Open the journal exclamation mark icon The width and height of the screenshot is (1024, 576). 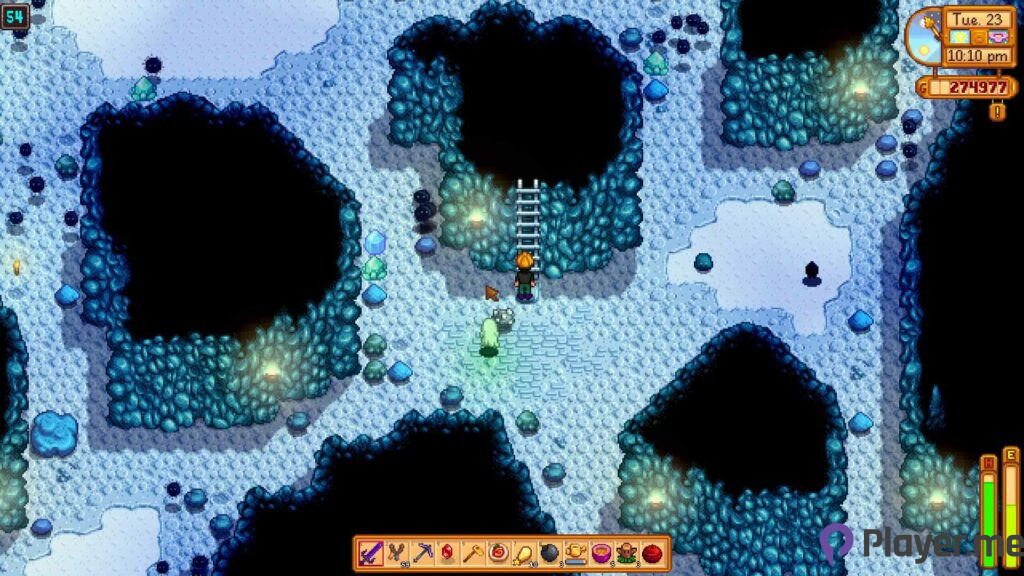[x=996, y=111]
